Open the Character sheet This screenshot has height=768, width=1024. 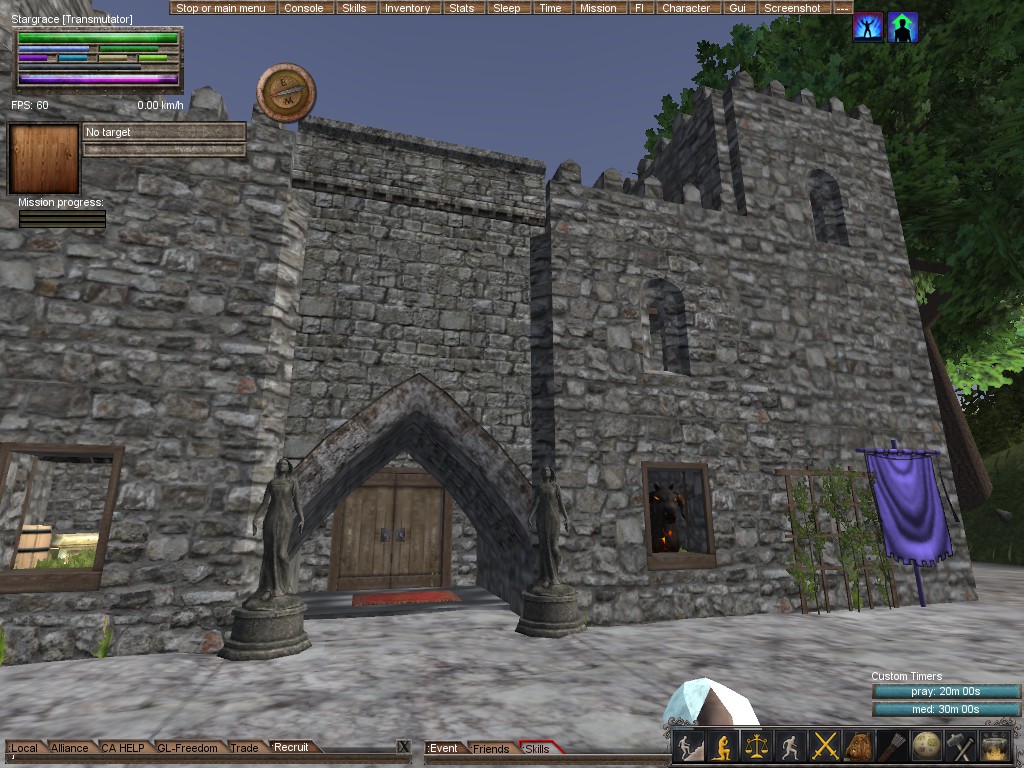click(x=686, y=8)
